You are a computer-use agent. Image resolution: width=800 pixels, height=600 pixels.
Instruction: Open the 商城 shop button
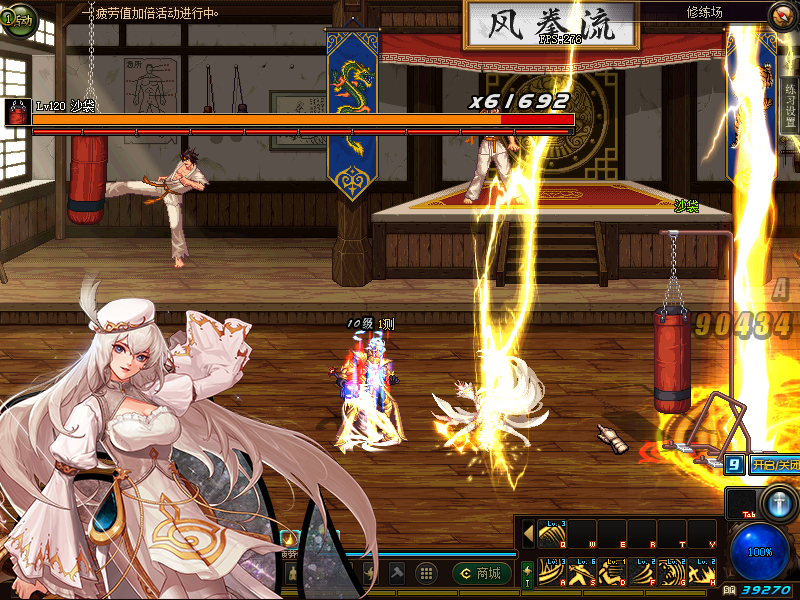[x=480, y=573]
